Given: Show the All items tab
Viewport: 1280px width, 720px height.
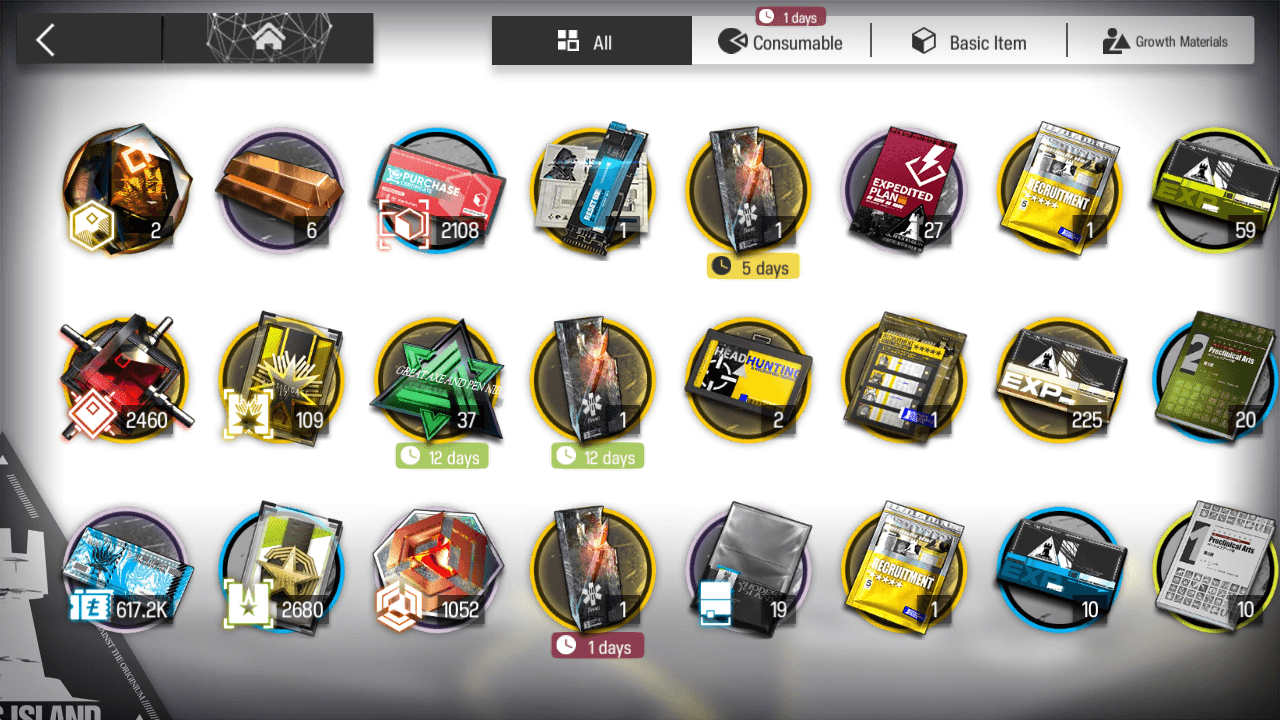Looking at the screenshot, I should (x=591, y=42).
